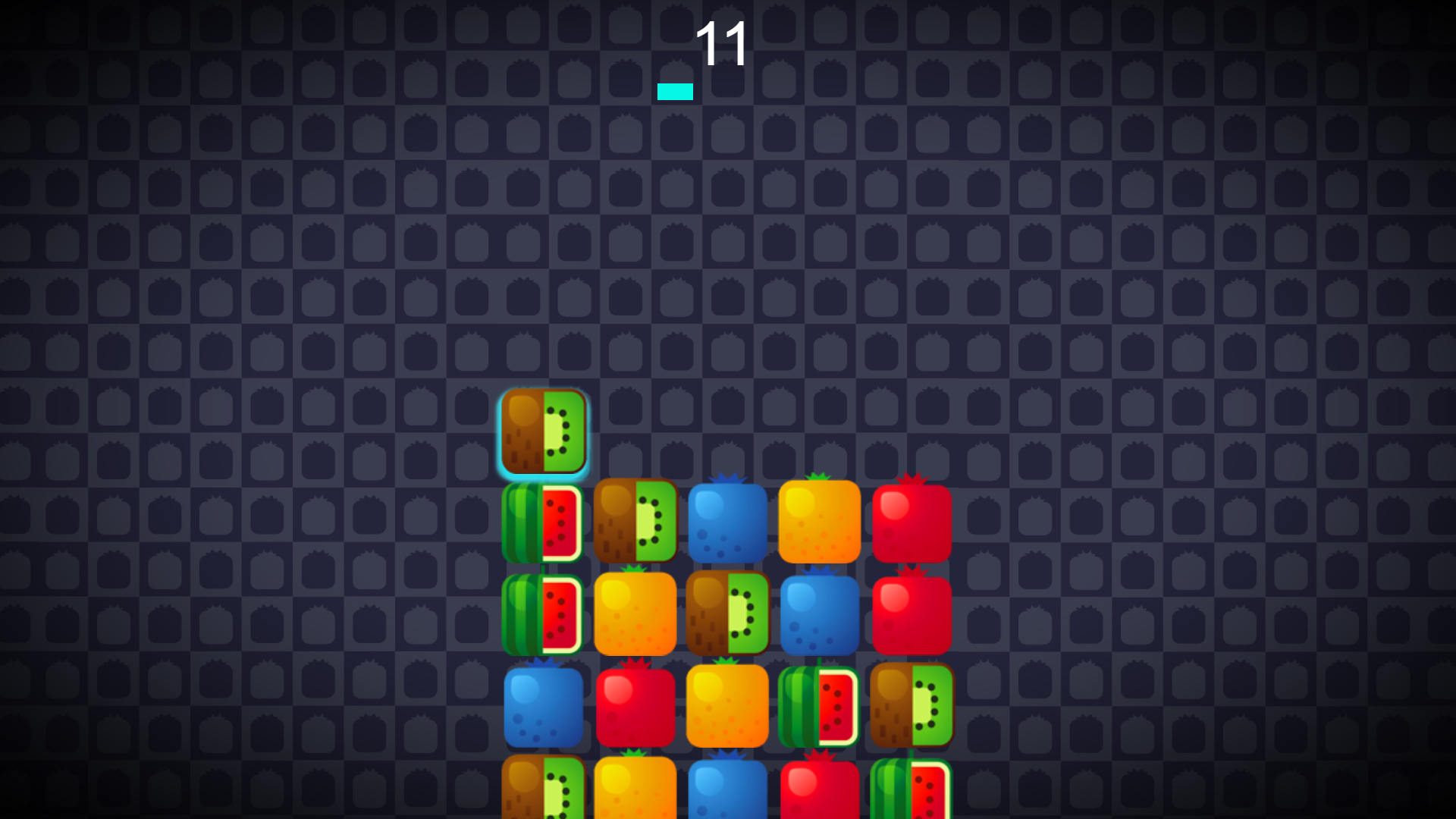Click the cyan progress bar below the score
Image resolution: width=1456 pixels, height=819 pixels.
[675, 91]
